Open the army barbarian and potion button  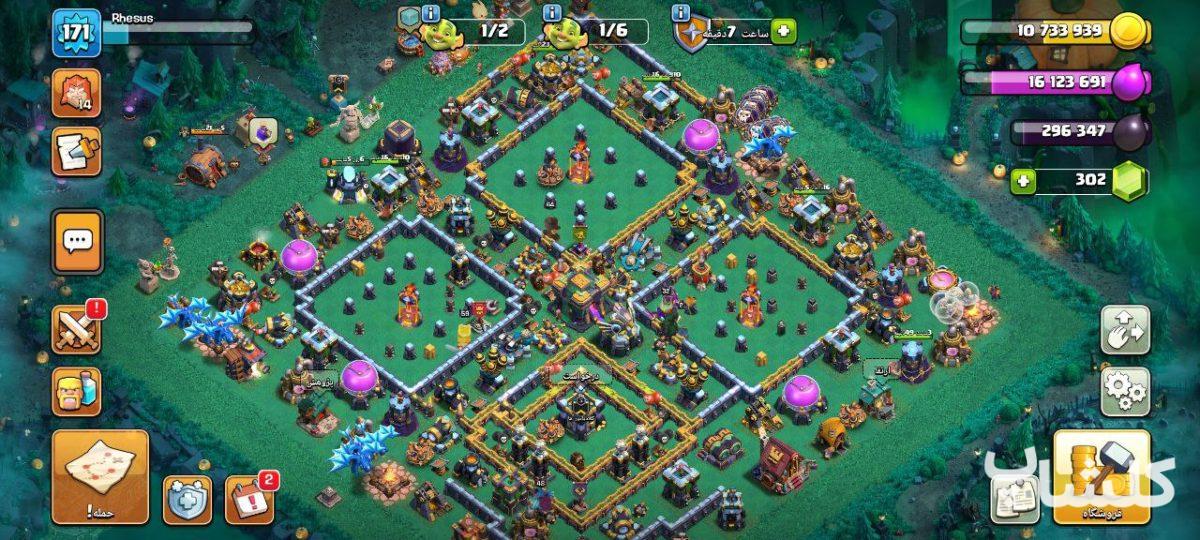coord(77,391)
